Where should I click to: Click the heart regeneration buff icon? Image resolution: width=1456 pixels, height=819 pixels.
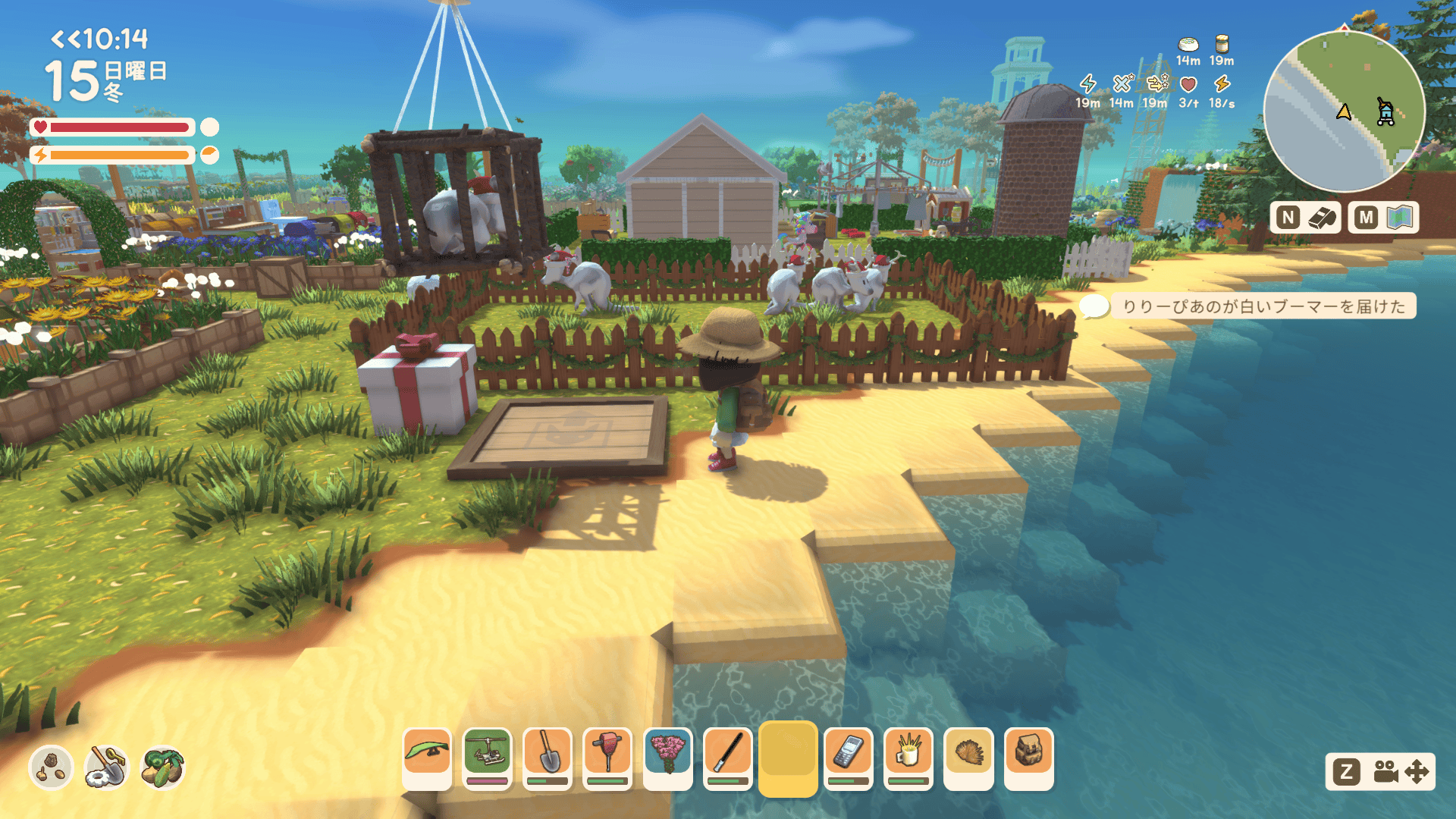[1188, 85]
